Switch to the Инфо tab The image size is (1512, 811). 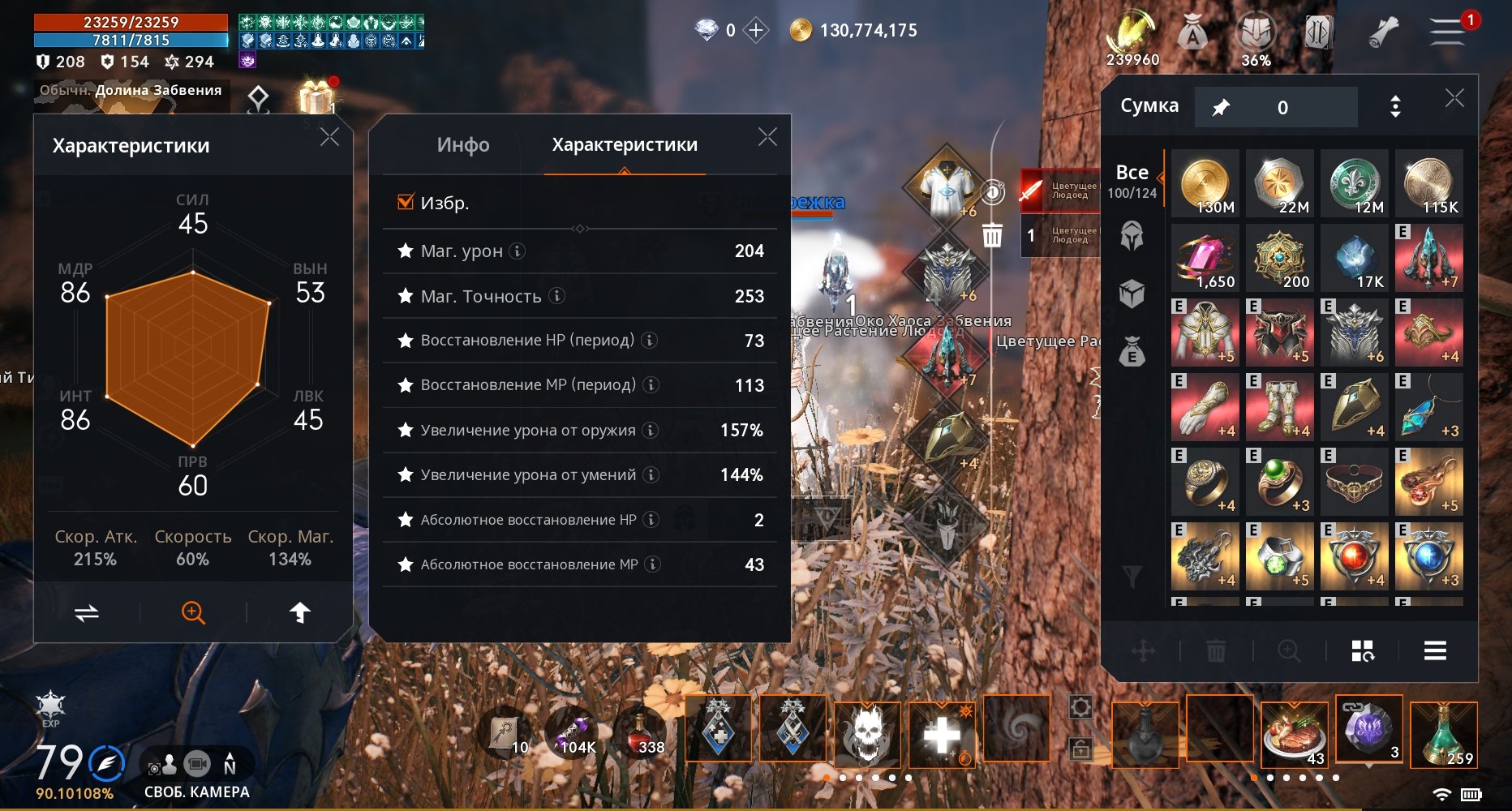click(x=463, y=145)
